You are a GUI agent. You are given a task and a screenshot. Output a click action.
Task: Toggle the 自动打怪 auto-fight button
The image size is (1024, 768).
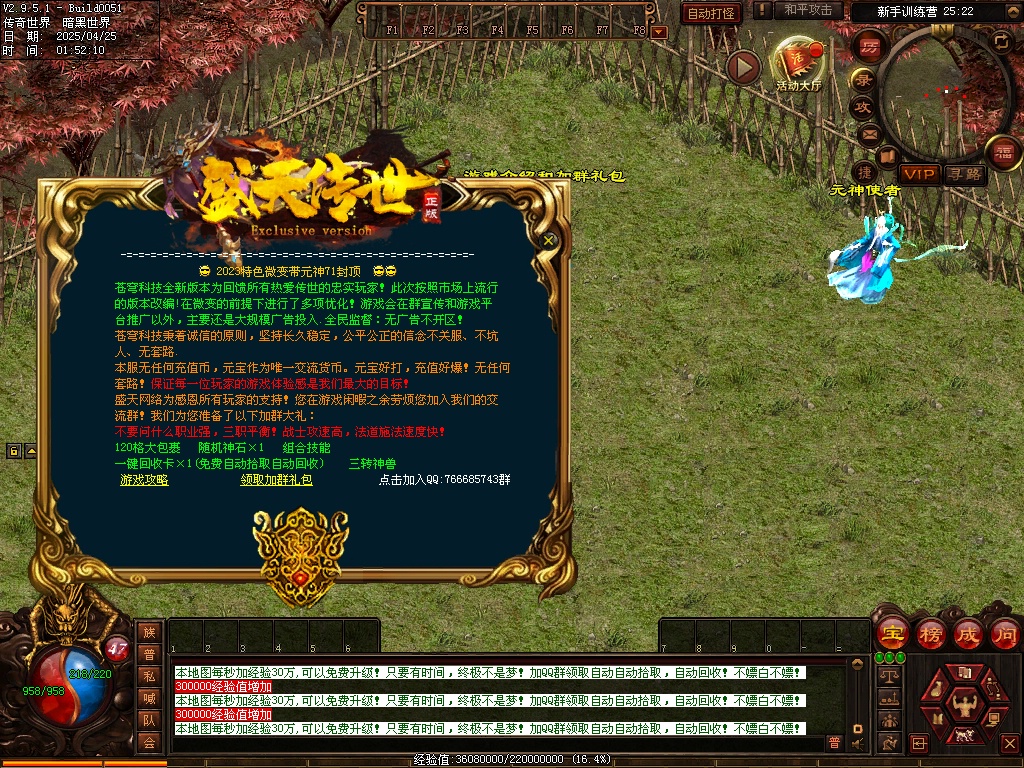[712, 13]
